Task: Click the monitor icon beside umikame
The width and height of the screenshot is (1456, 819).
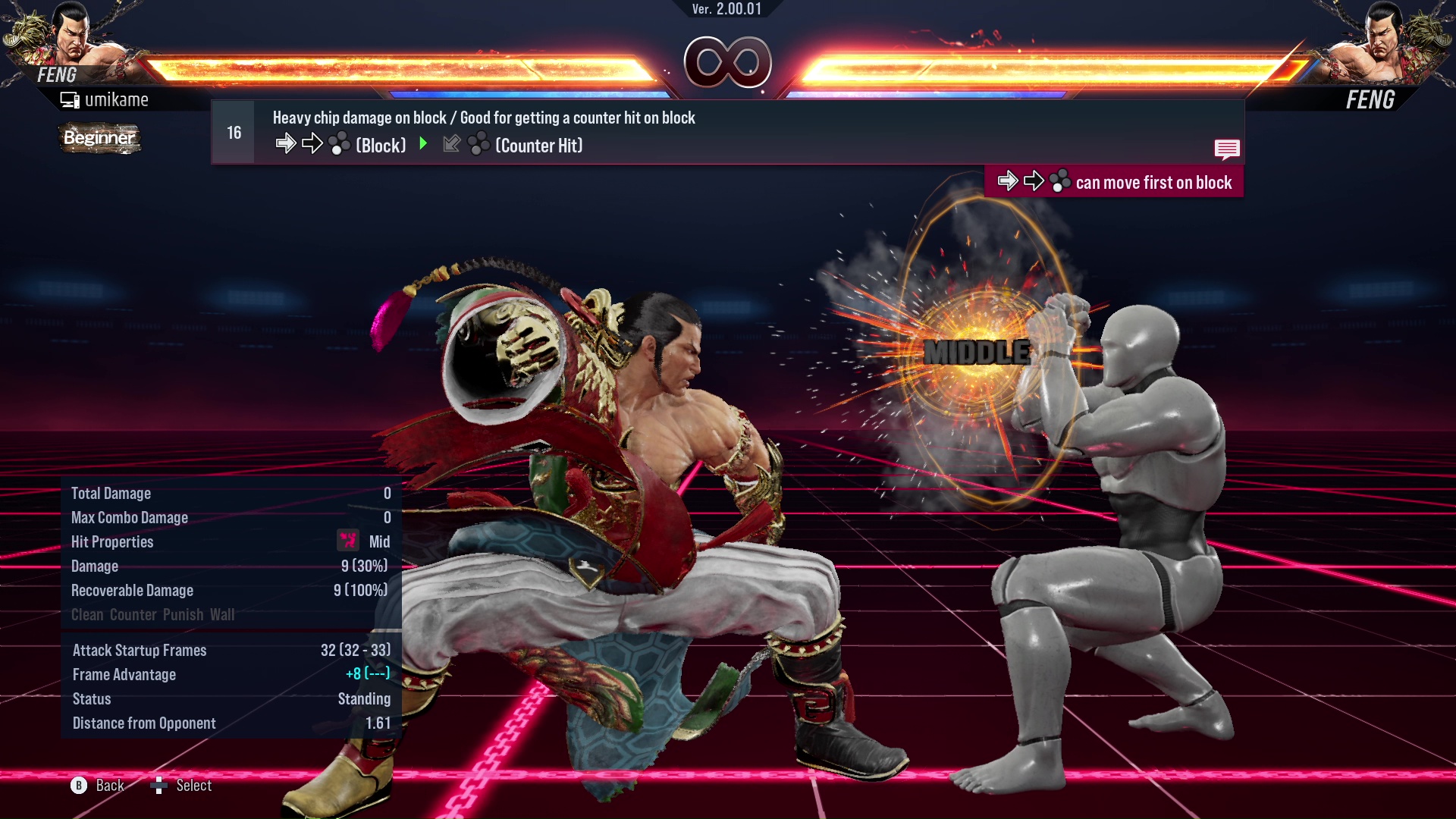Action: (x=69, y=99)
